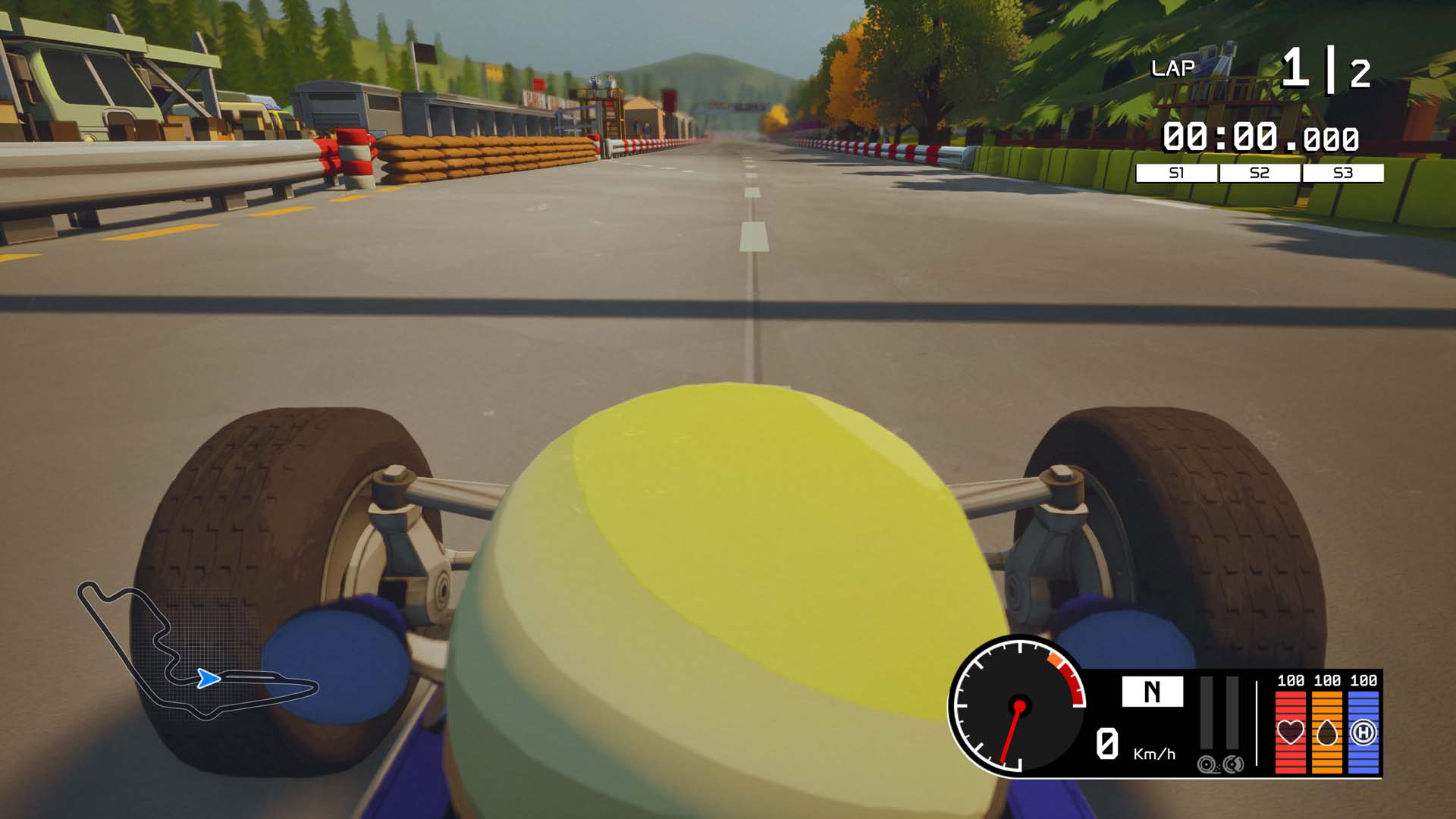Viewport: 1456px width, 819px height.
Task: Click the blue tire compound H icon
Action: pos(1363,732)
